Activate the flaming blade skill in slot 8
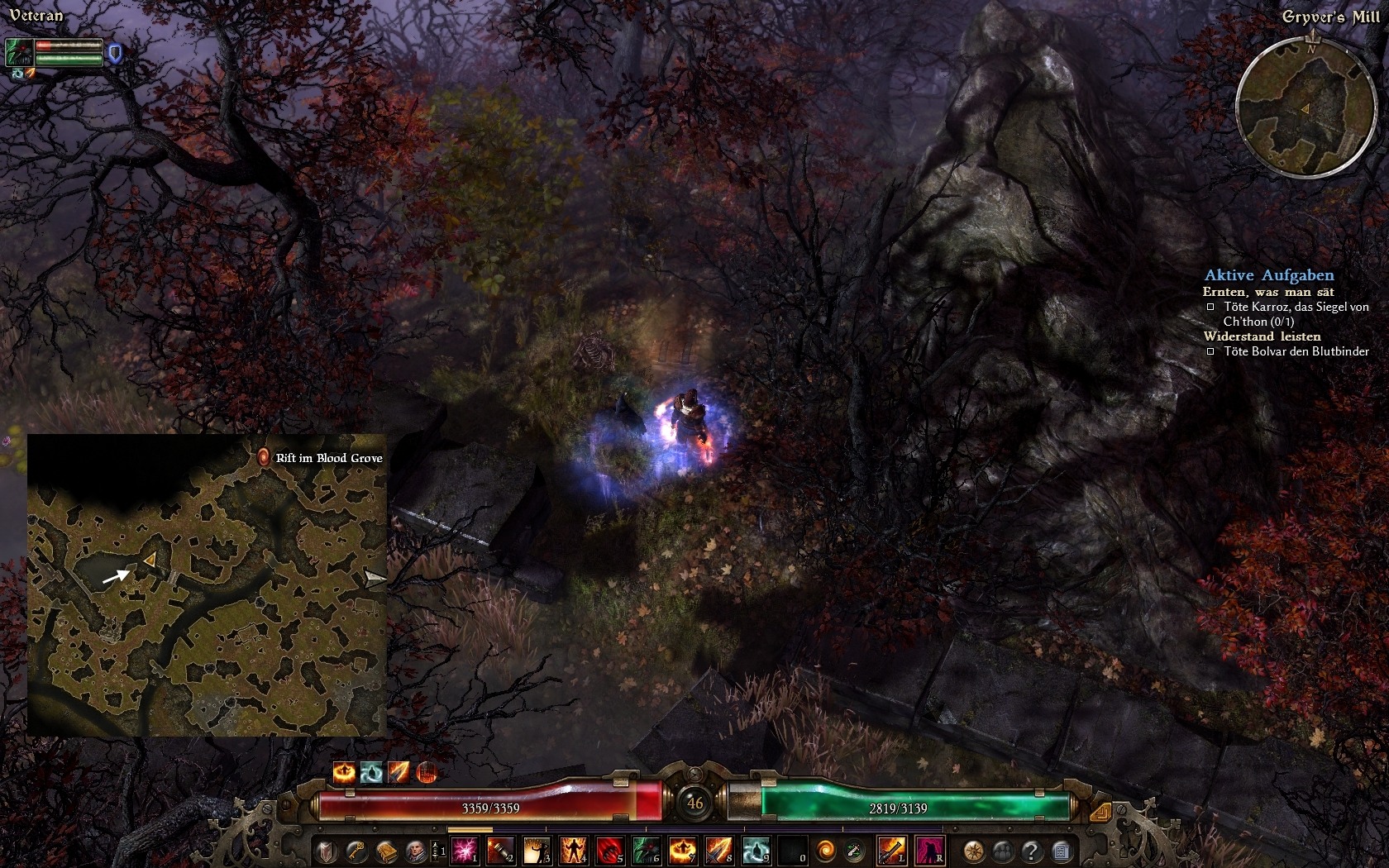Viewport: 1389px width, 868px height. (x=719, y=850)
